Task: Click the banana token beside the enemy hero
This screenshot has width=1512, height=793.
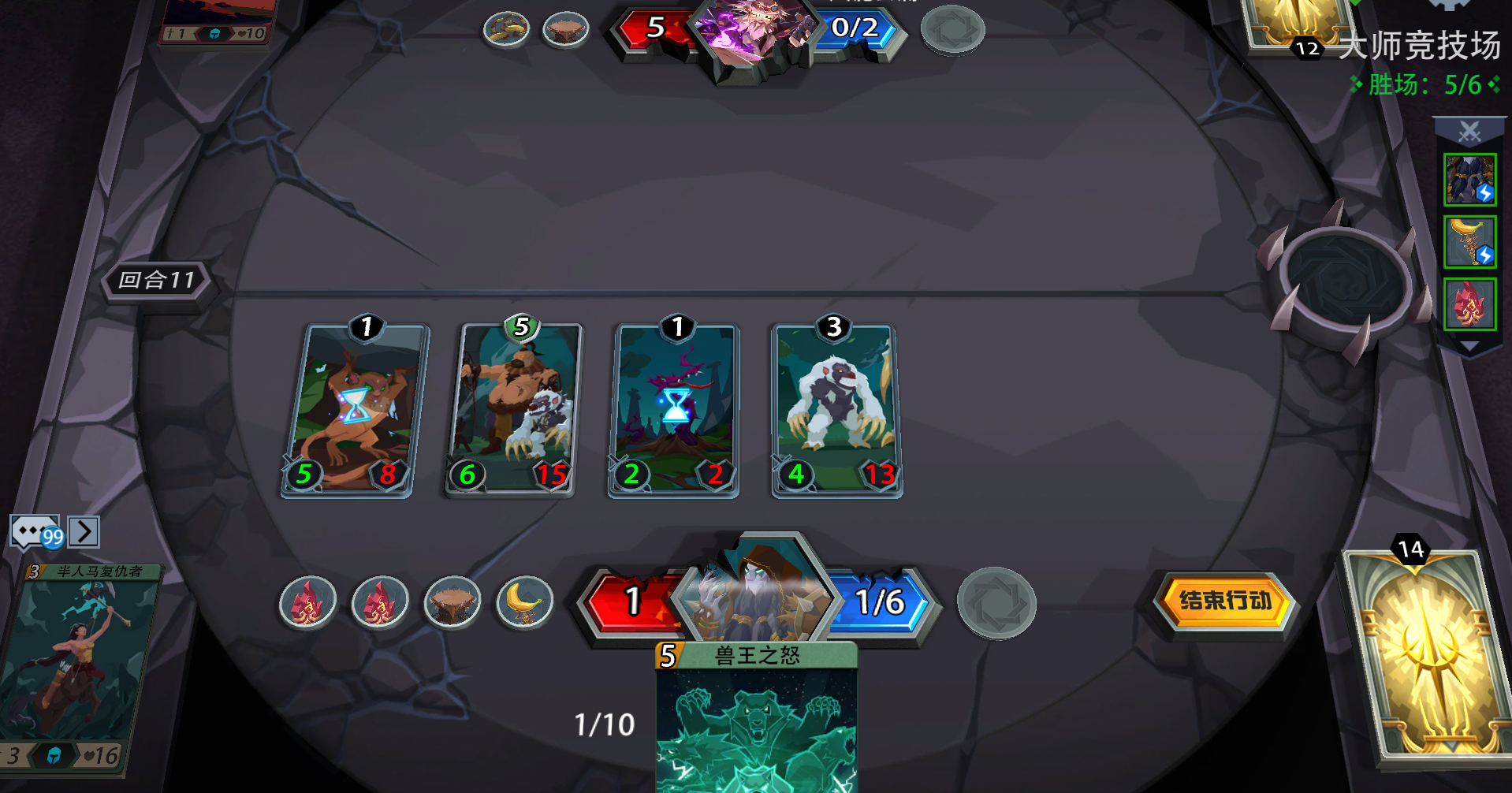Action: [505, 28]
